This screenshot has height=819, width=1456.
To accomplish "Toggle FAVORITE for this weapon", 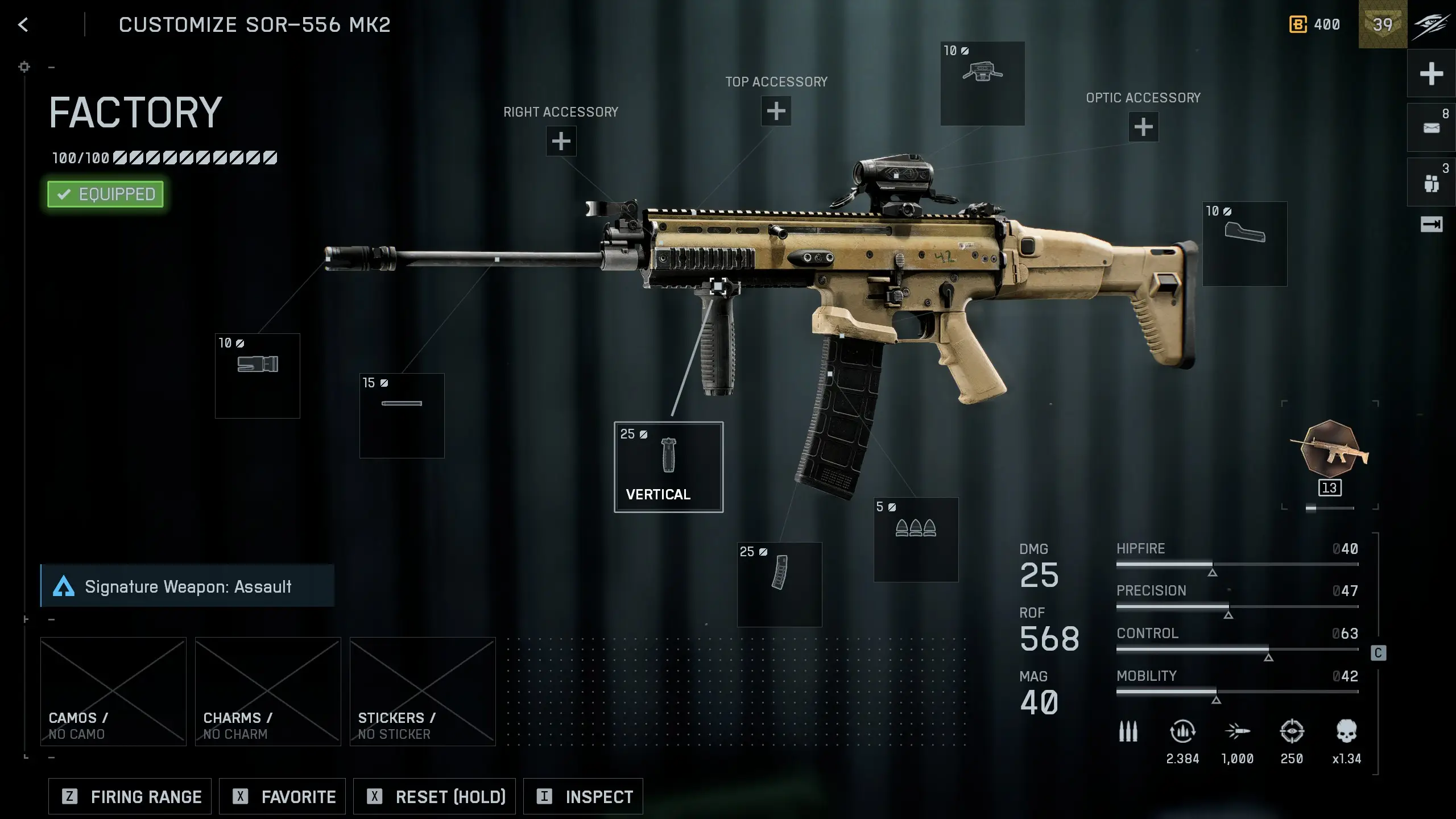I will (282, 796).
